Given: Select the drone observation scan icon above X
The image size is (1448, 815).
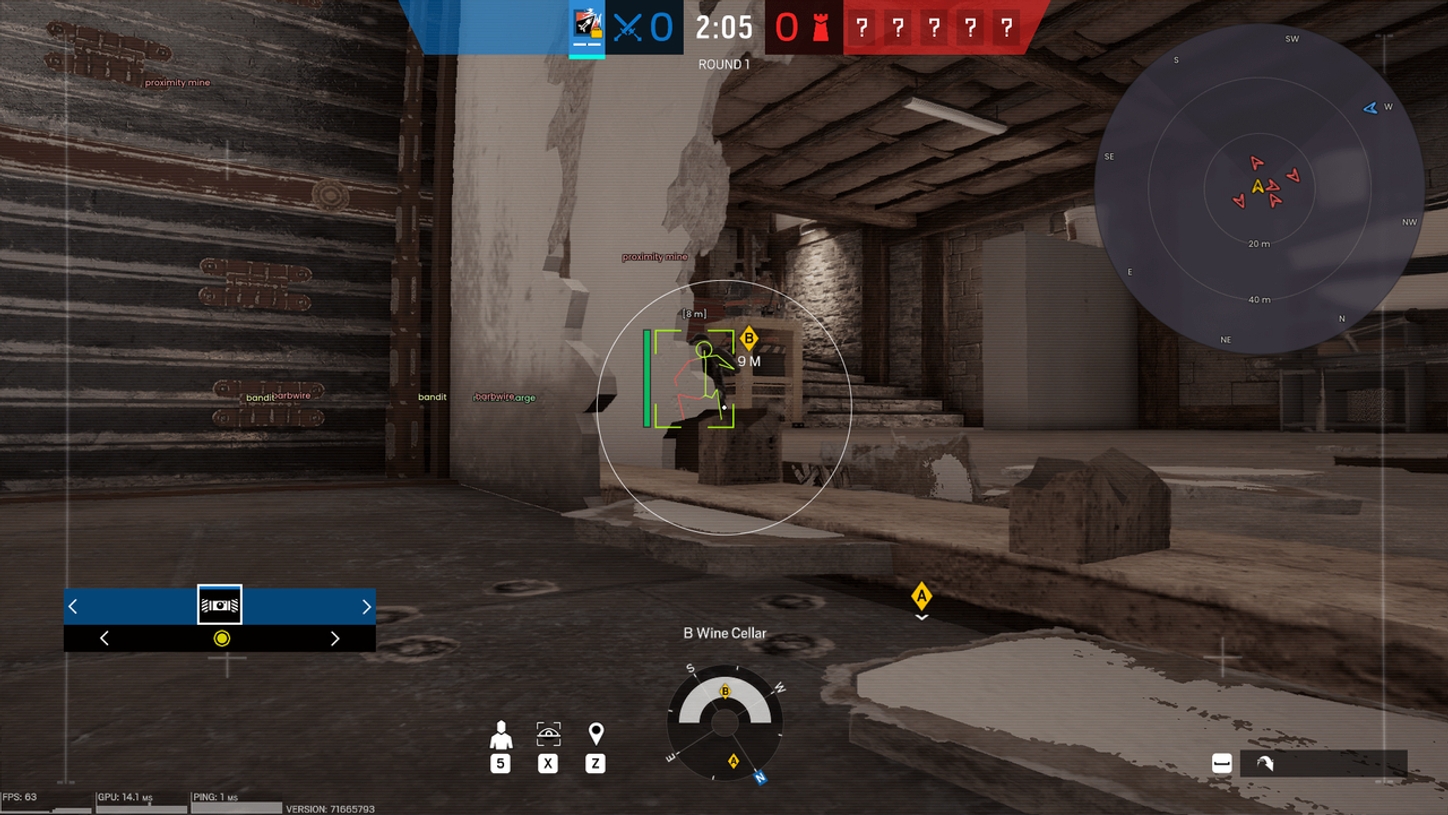Looking at the screenshot, I should coord(547,734).
